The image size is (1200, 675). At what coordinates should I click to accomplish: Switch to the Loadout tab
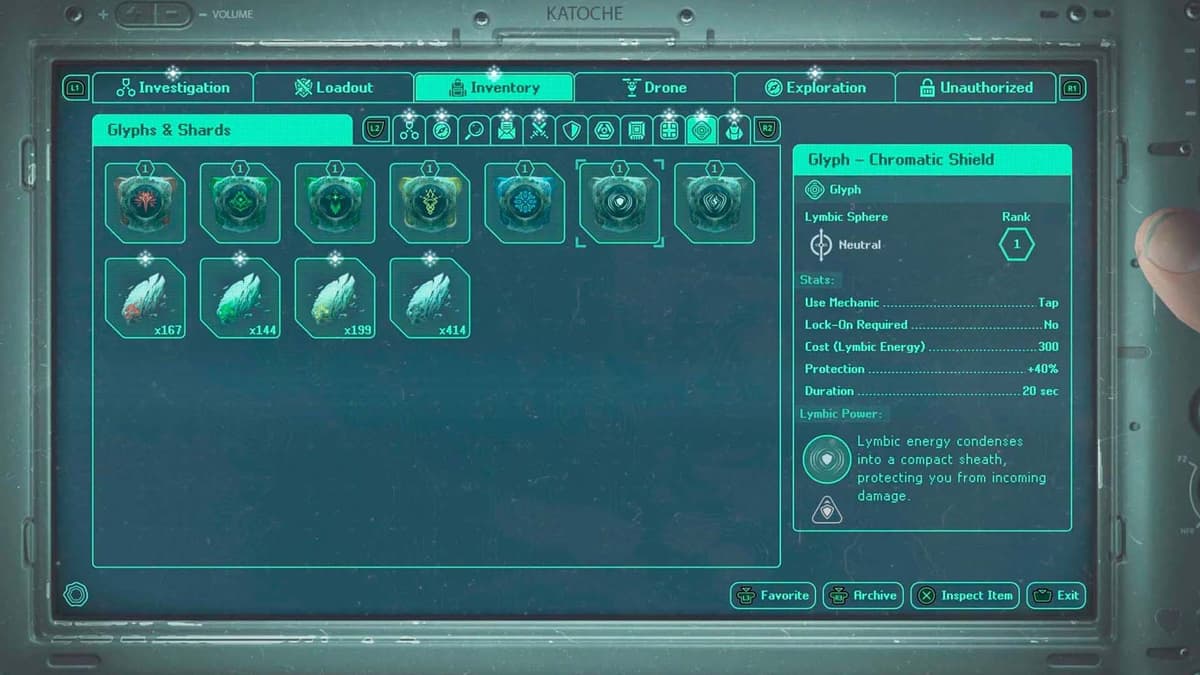[x=333, y=88]
